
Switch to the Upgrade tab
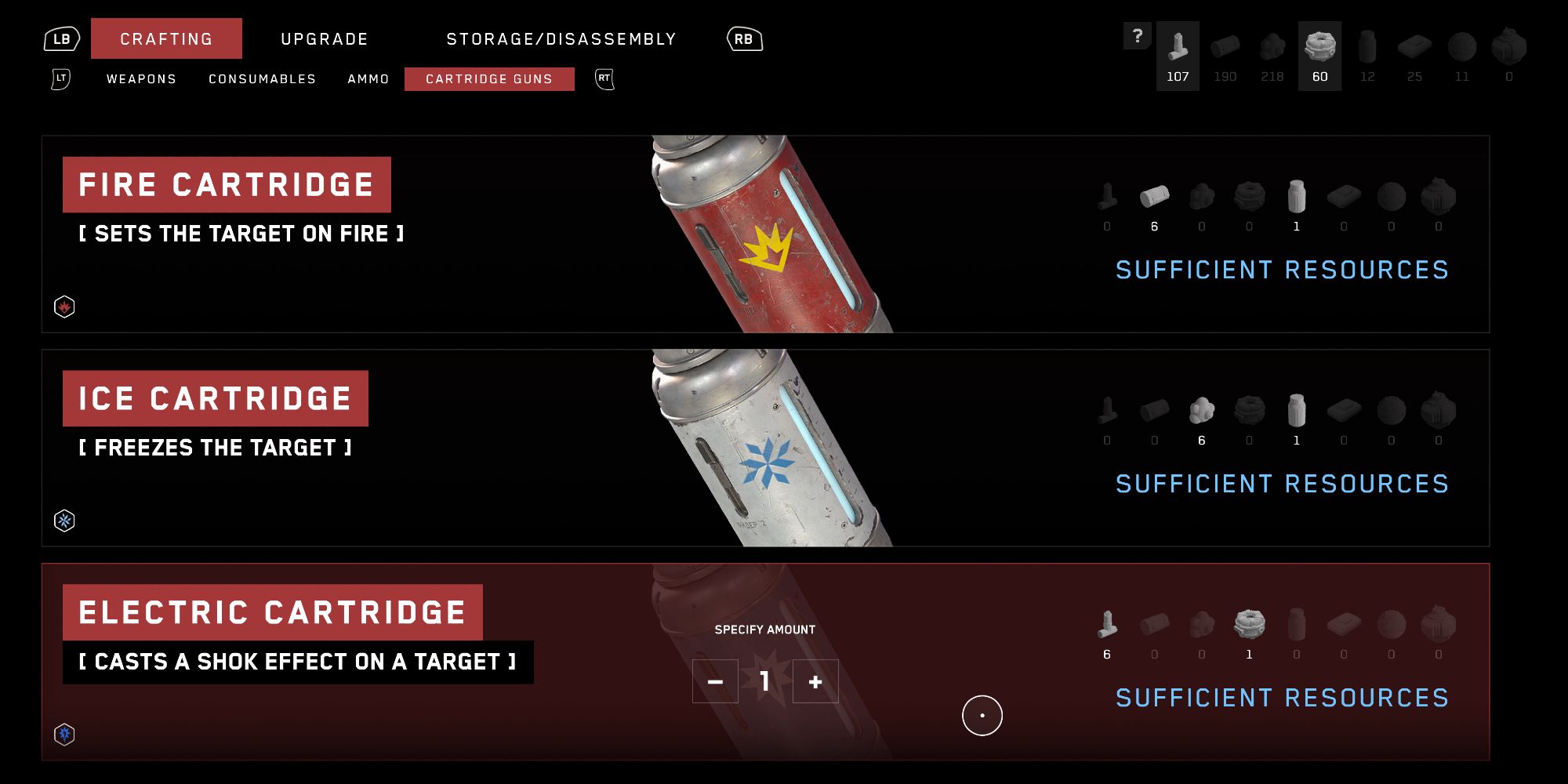tap(324, 38)
